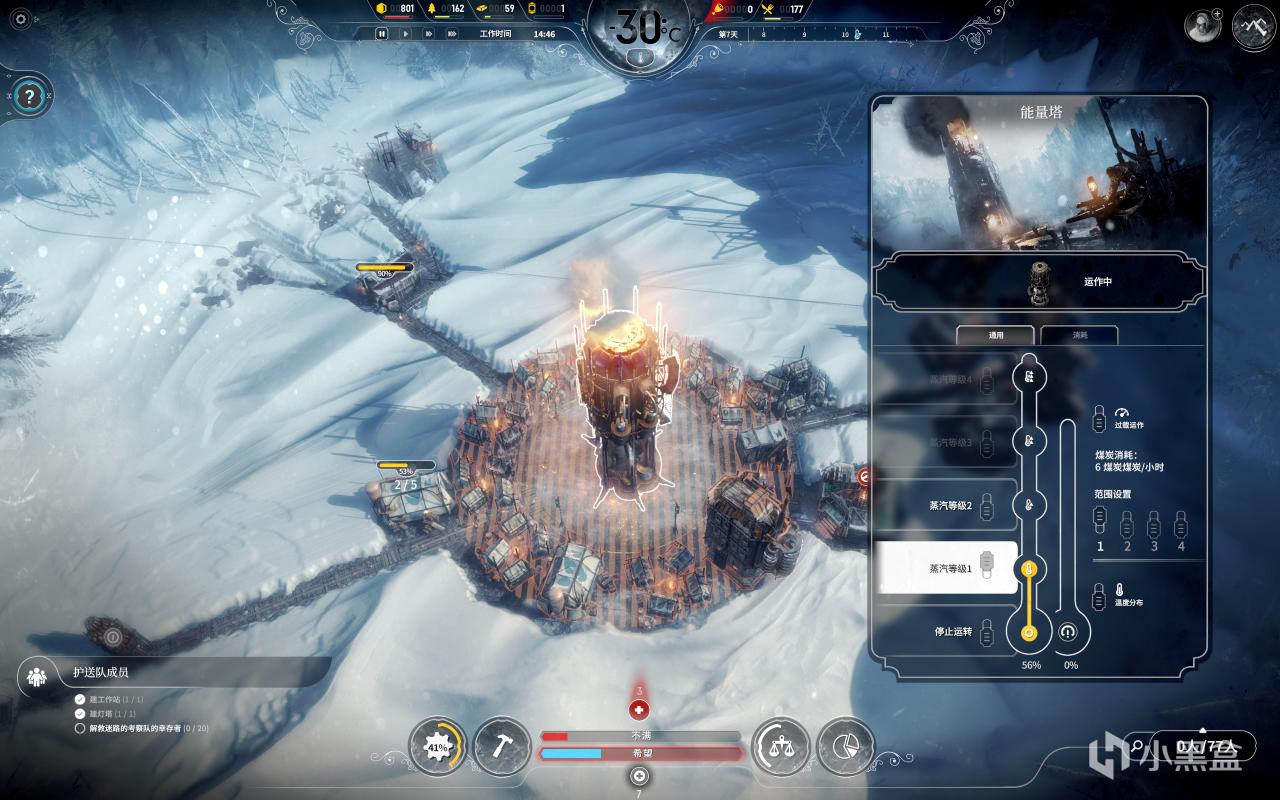
Task: Toggle 过载运作 overdrive switch
Action: pyautogui.click(x=1100, y=417)
